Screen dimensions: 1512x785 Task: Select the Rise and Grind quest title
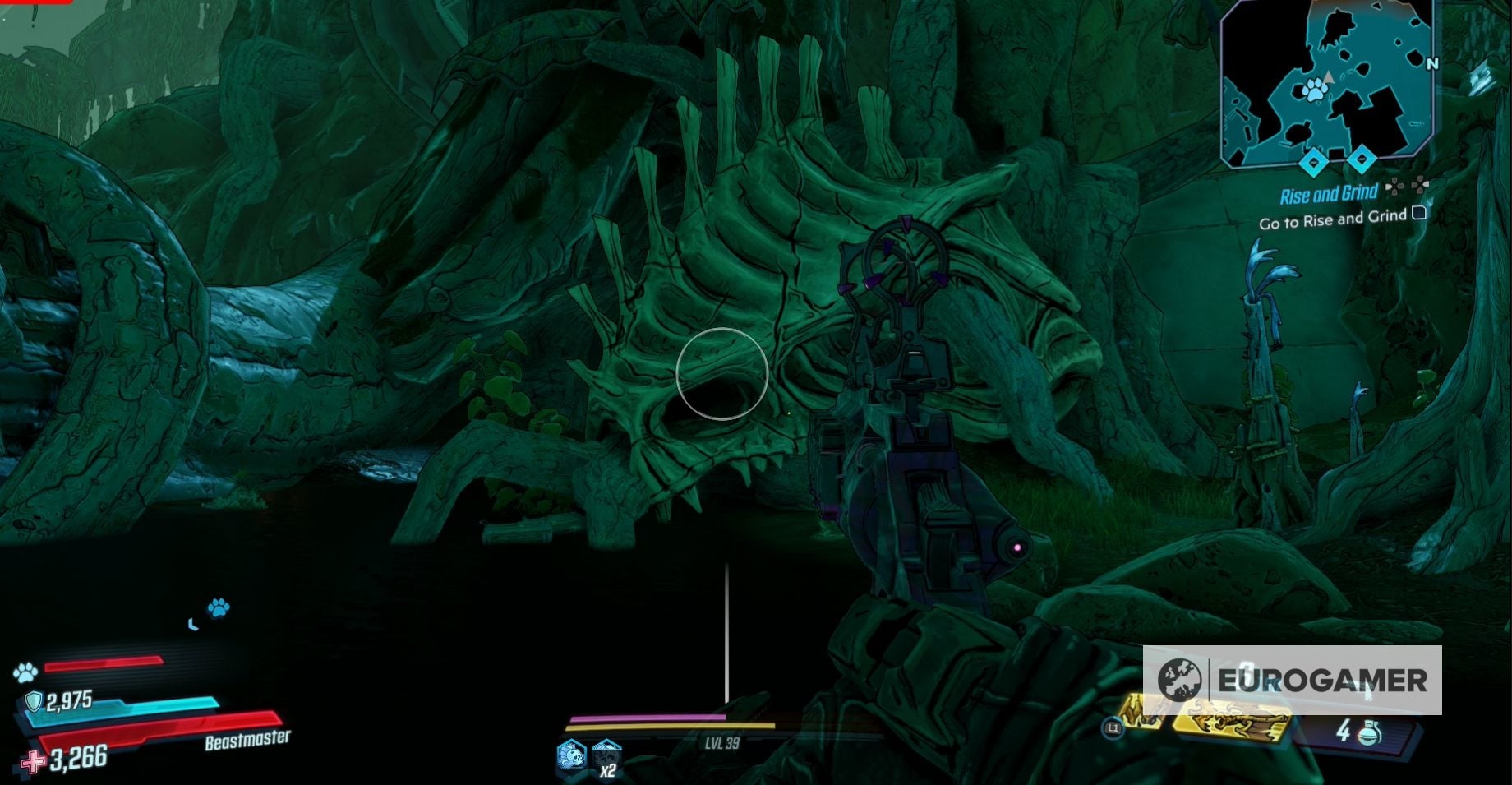pos(1330,192)
